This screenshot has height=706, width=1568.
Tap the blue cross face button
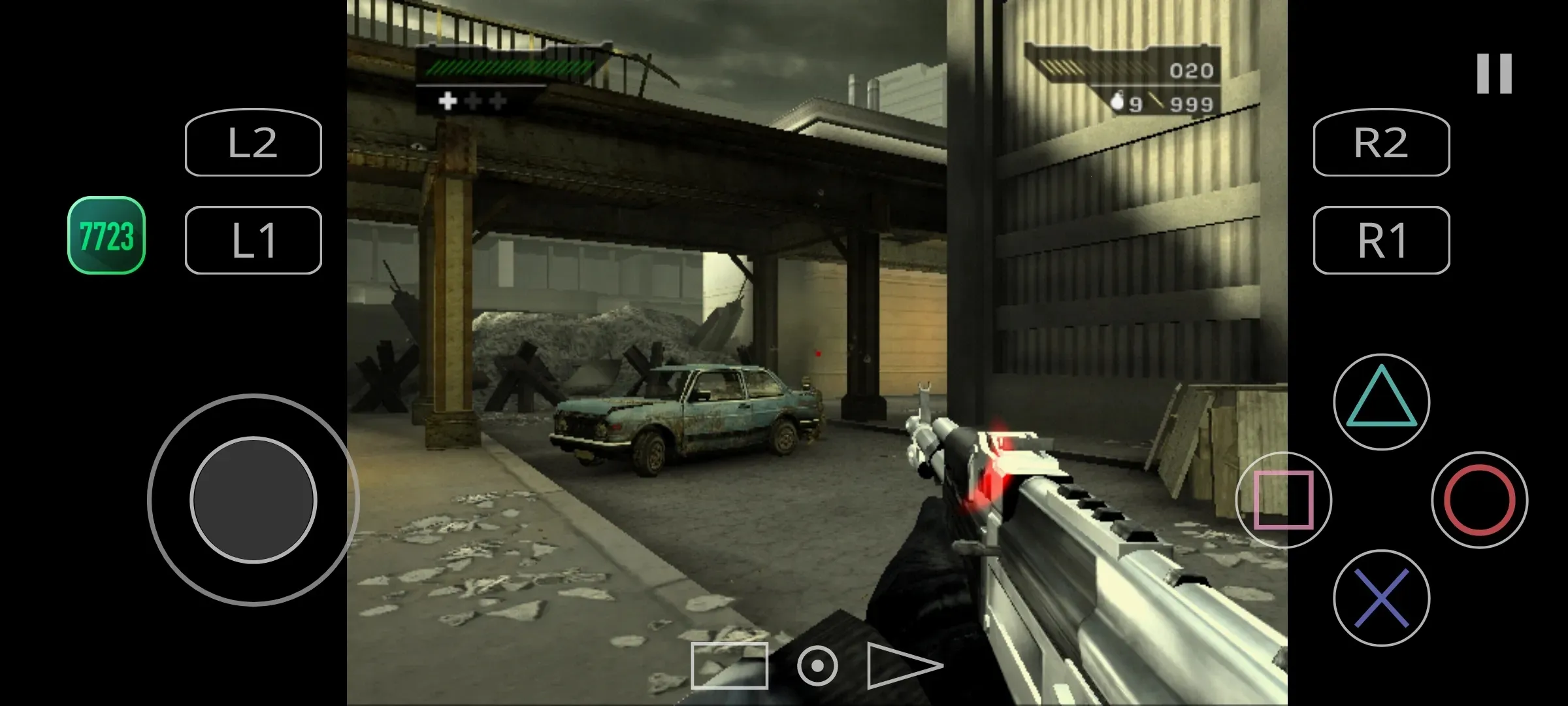1381,598
